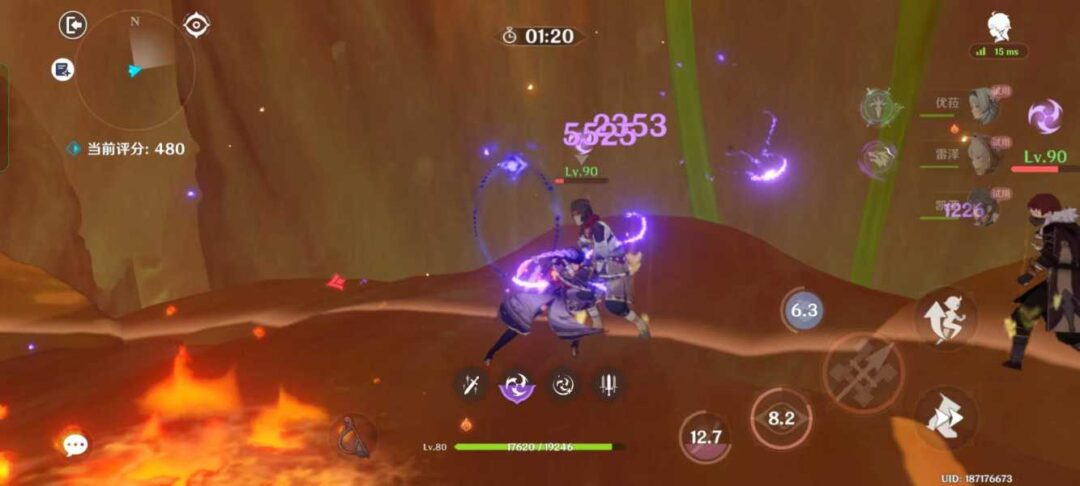
Task: Toggle the elemental sight eye icon
Action: point(197,25)
